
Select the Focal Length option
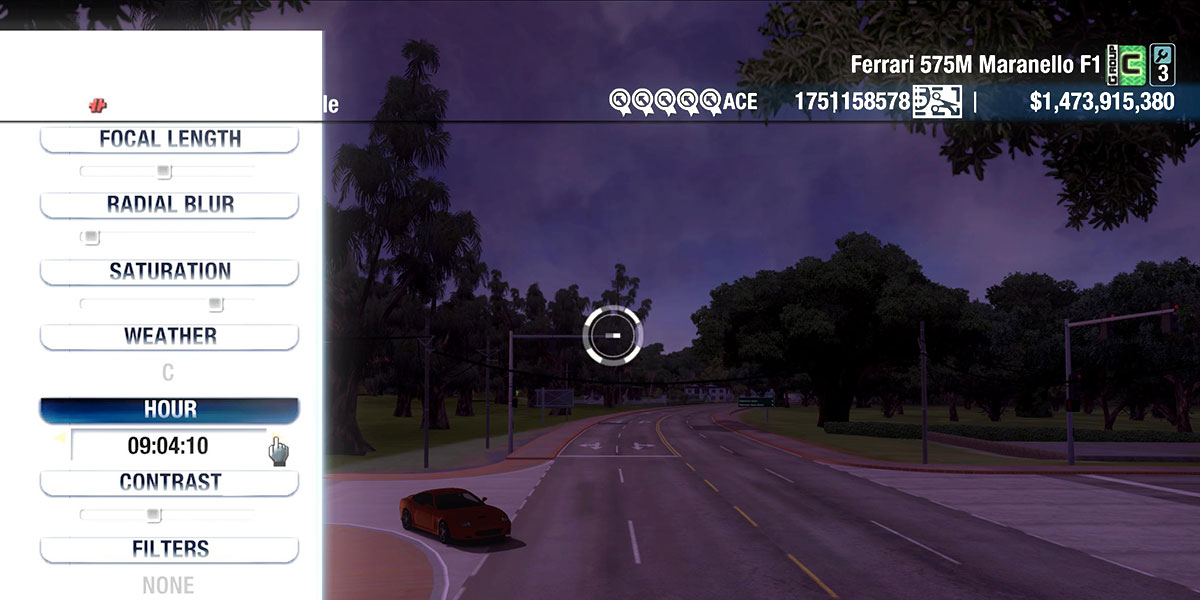point(169,139)
